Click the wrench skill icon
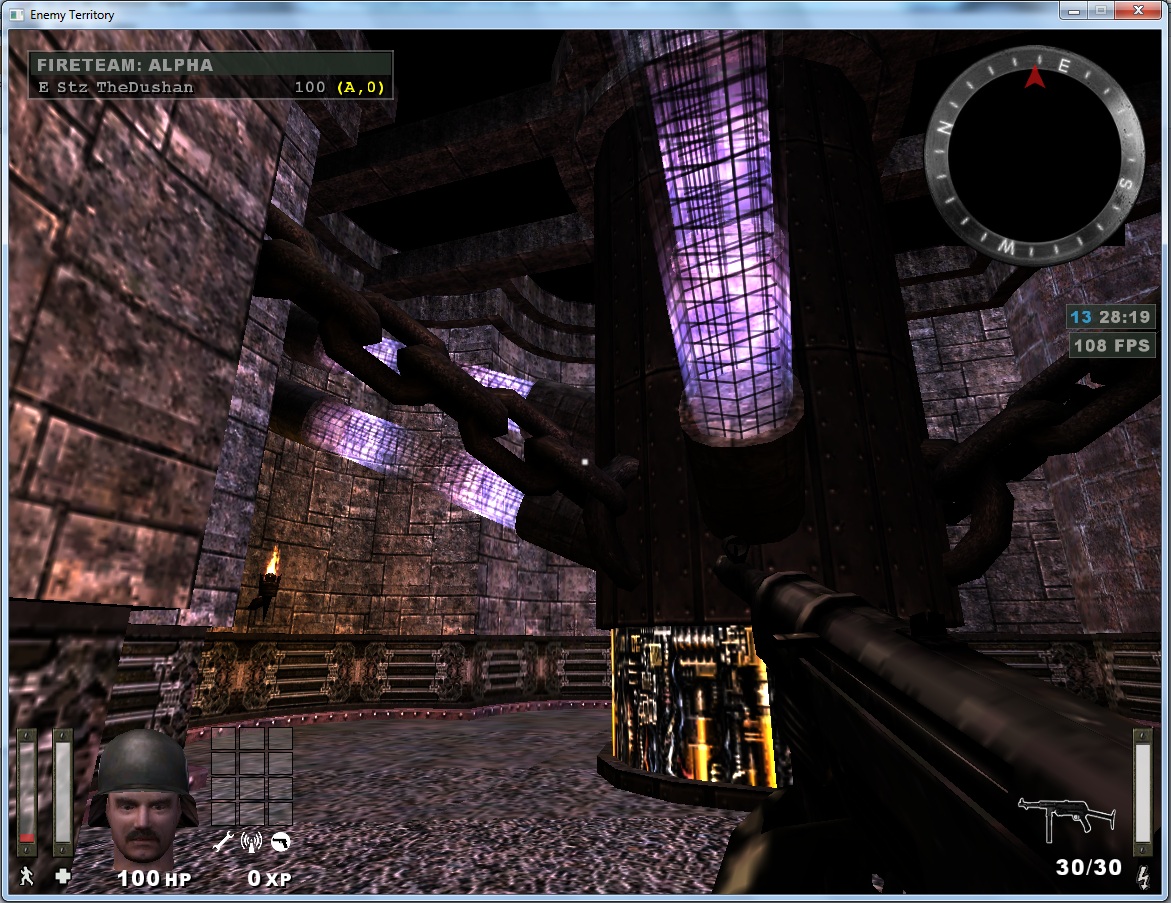The height and width of the screenshot is (903, 1171). (x=224, y=842)
